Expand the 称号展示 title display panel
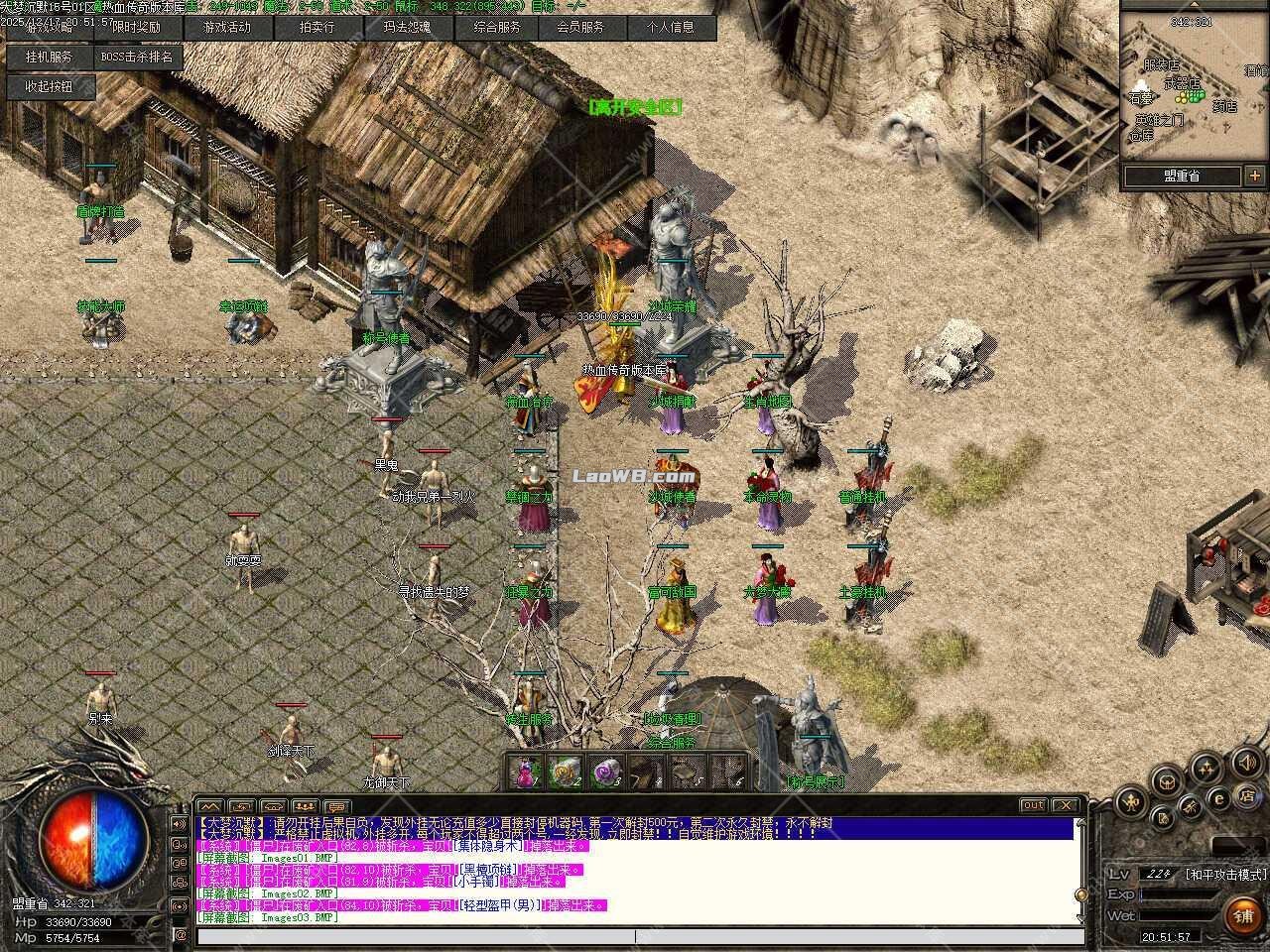This screenshot has height=952, width=1270. [x=818, y=781]
